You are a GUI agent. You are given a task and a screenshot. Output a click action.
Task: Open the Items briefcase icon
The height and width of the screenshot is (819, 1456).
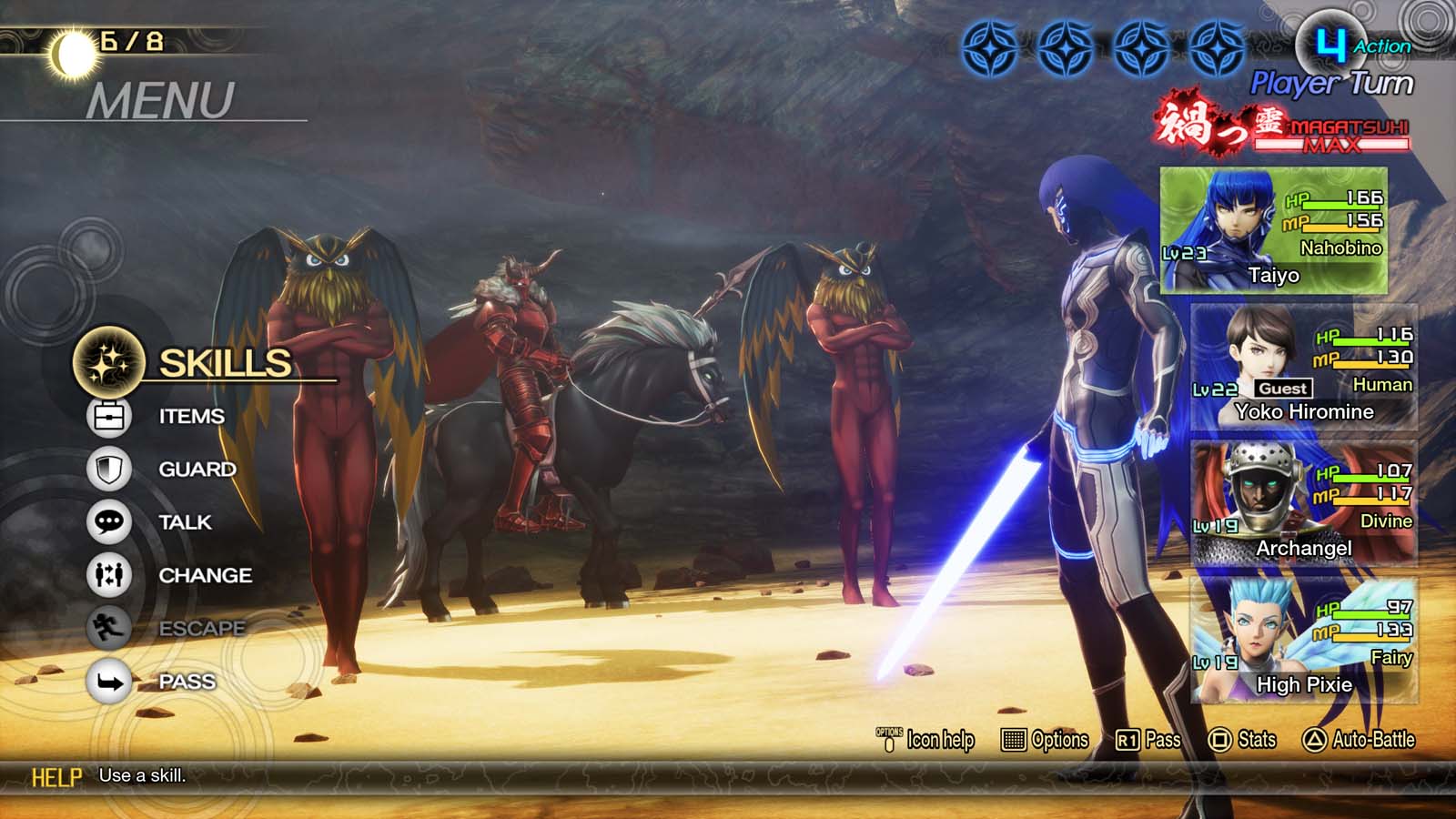[106, 414]
